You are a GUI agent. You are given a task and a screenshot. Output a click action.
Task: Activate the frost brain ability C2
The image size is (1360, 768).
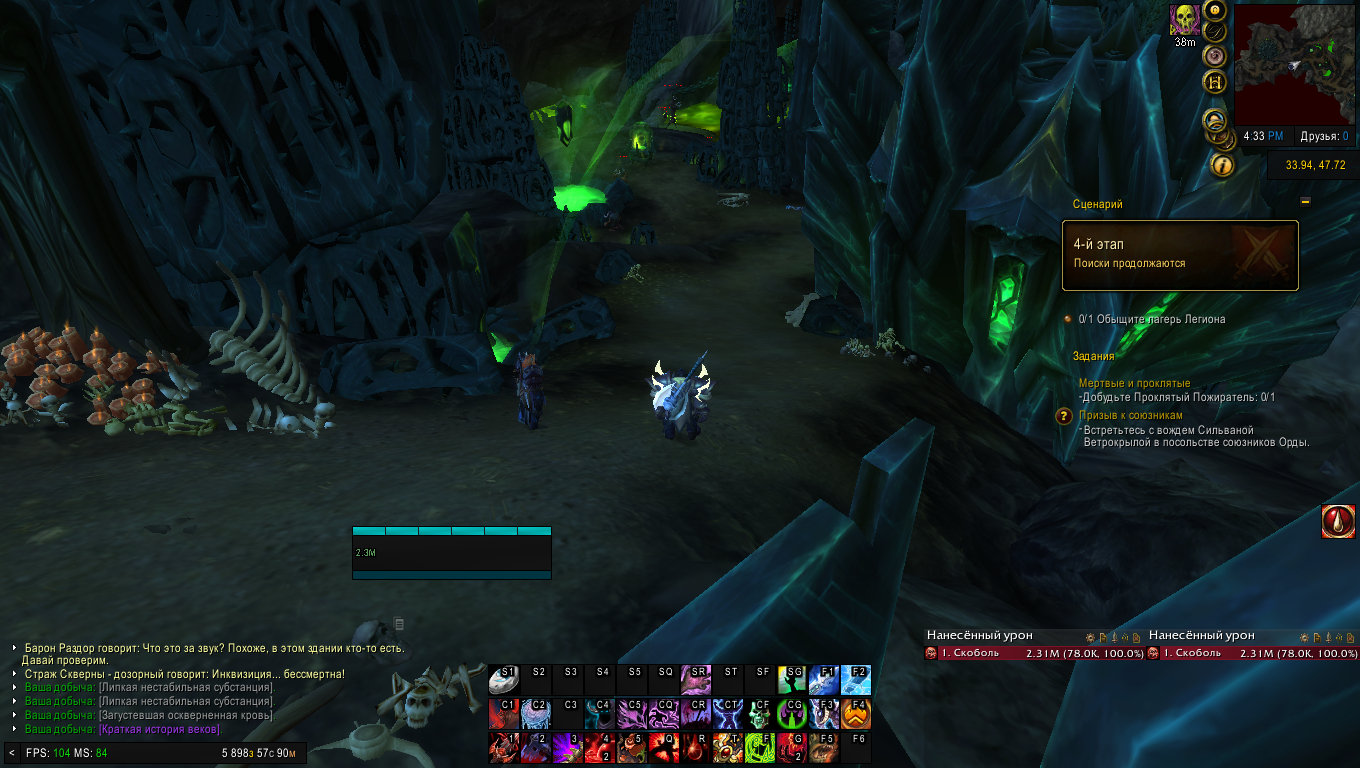point(536,713)
